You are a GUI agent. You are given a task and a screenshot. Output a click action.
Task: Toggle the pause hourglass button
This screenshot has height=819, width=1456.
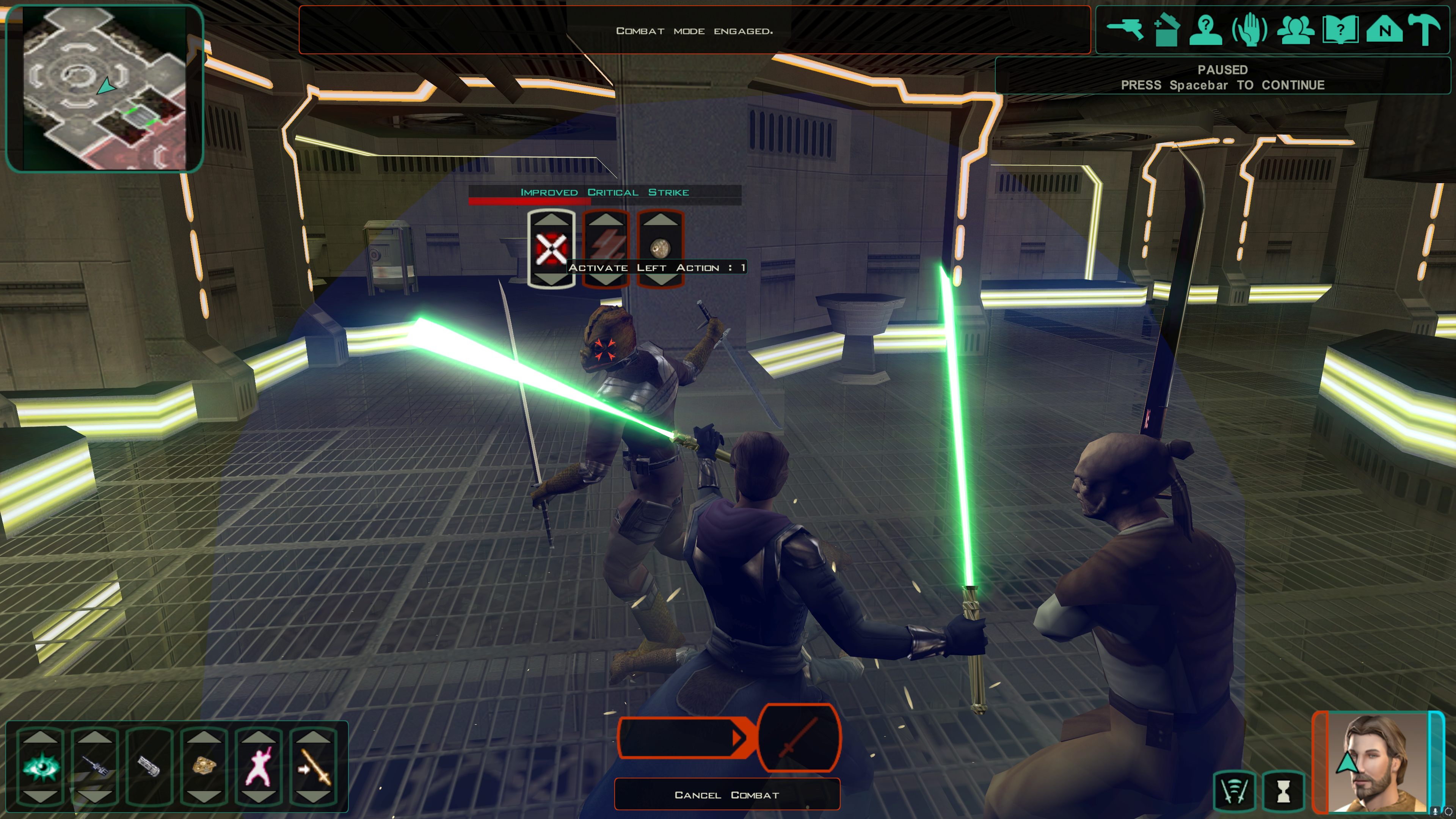[1283, 791]
